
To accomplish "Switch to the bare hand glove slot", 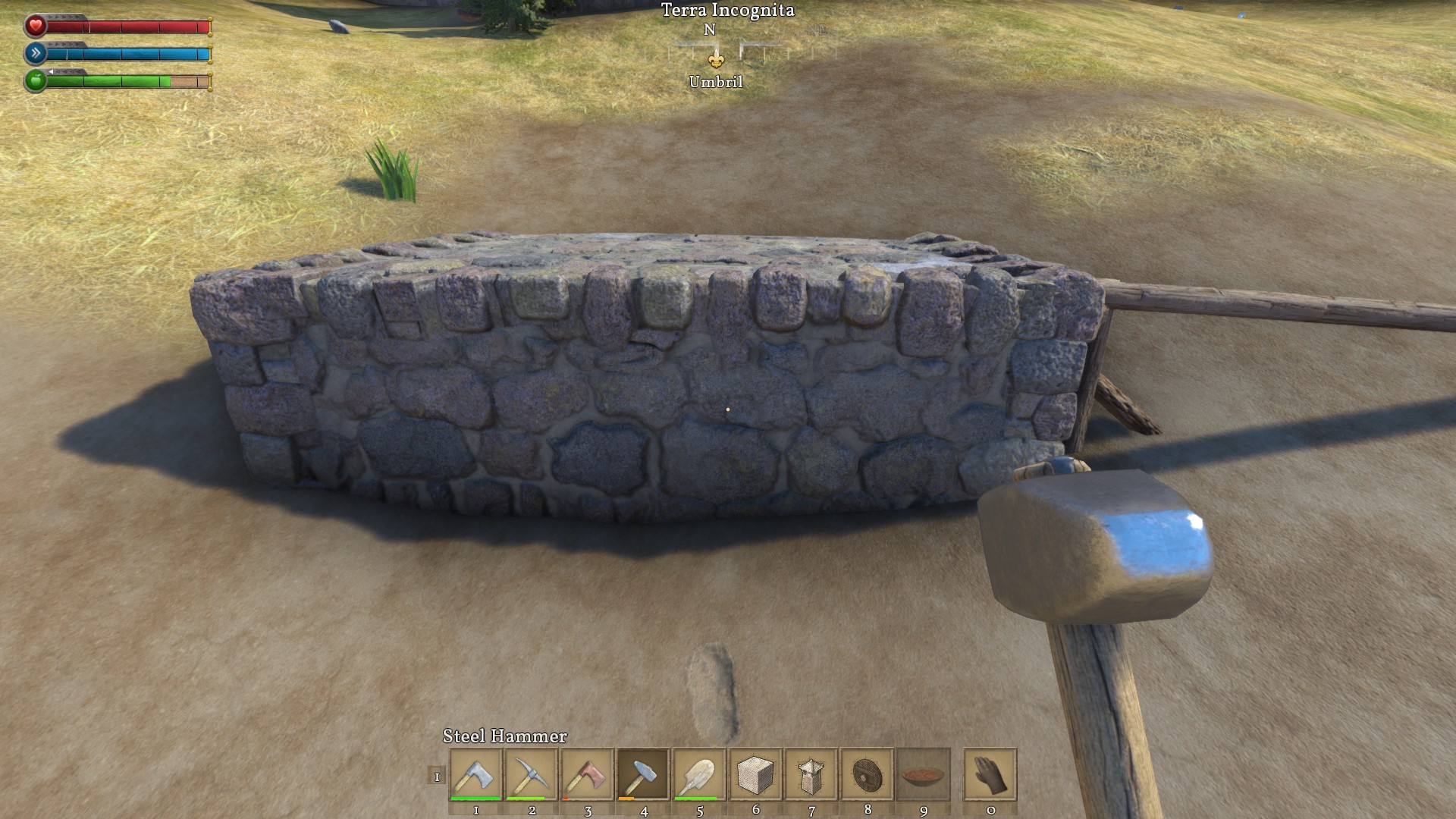I will click(990, 774).
